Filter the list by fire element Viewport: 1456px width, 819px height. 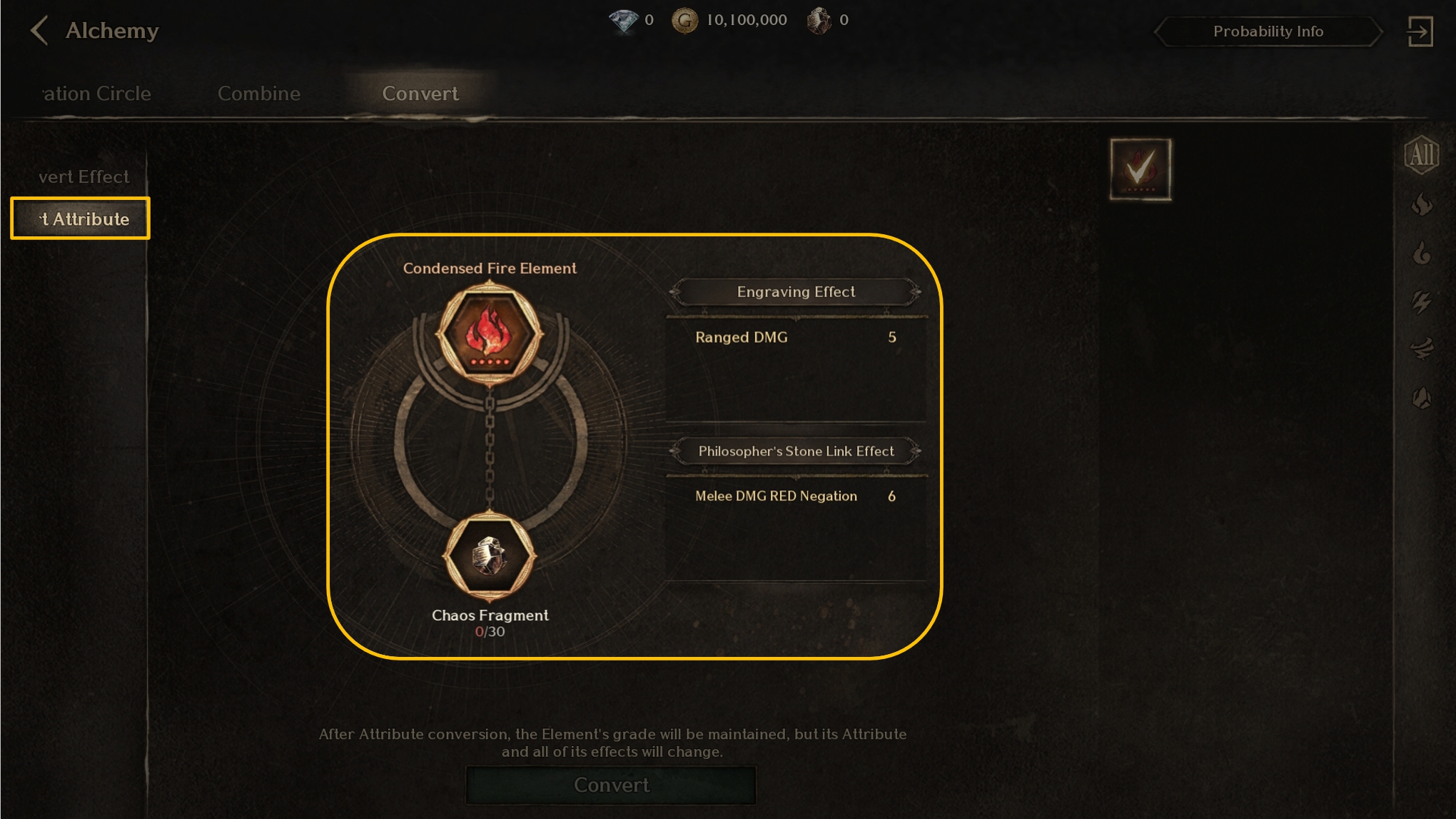1421,205
